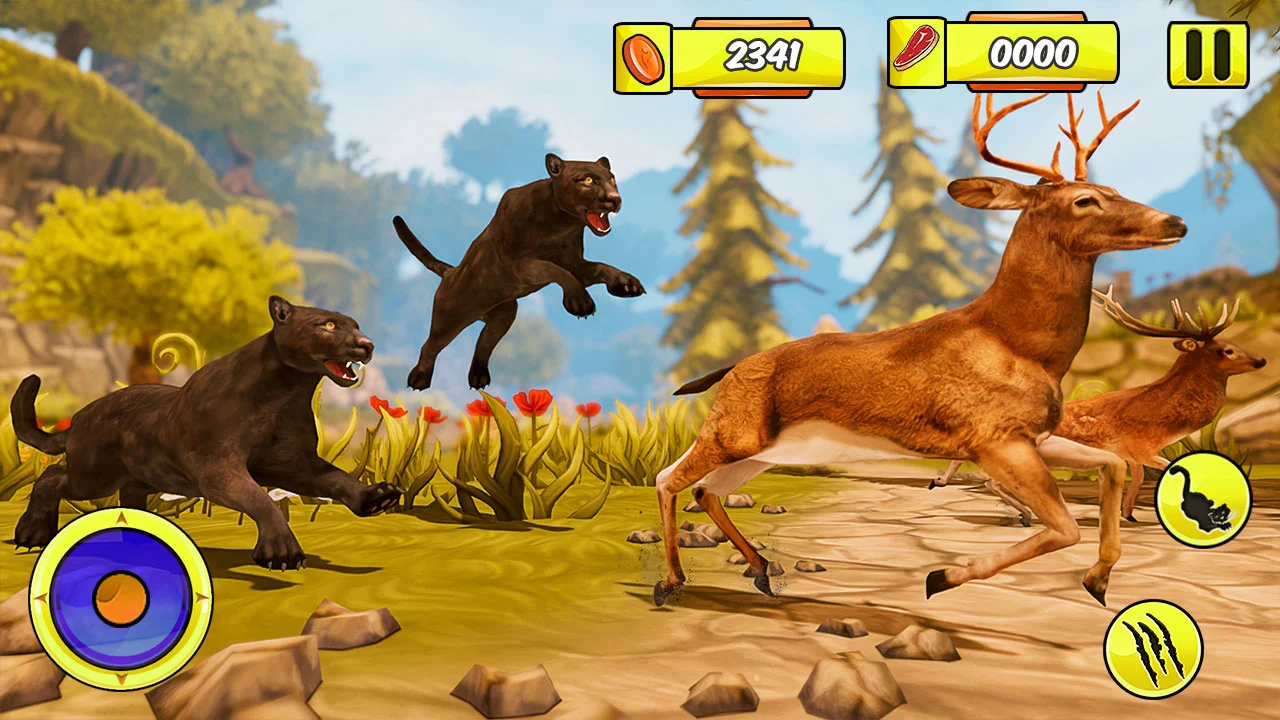Select the orange coin currency icon
This screenshot has width=1280, height=720.
pos(642,57)
